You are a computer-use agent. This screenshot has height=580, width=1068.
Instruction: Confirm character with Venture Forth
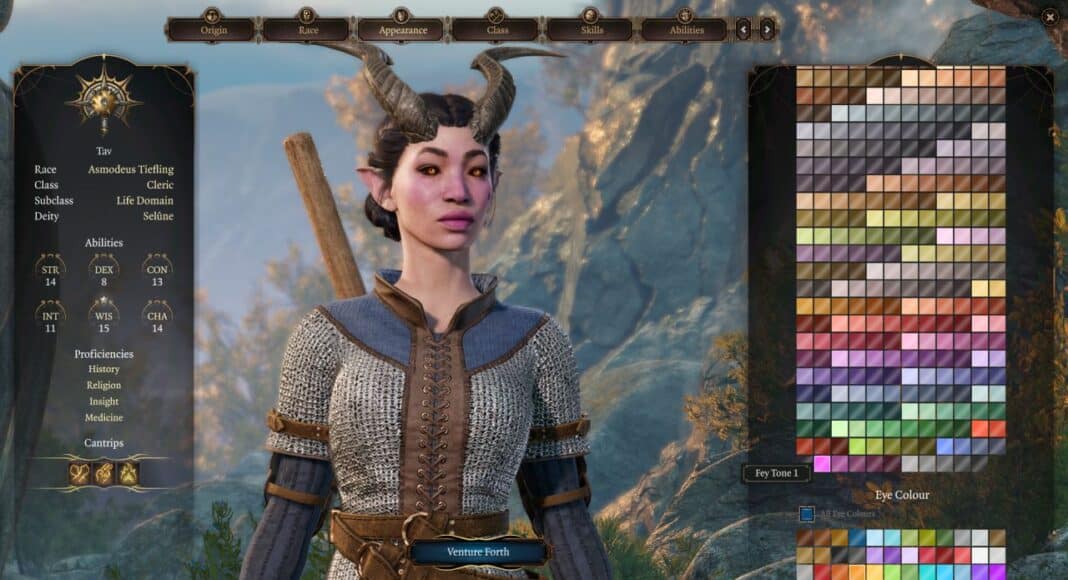478,551
